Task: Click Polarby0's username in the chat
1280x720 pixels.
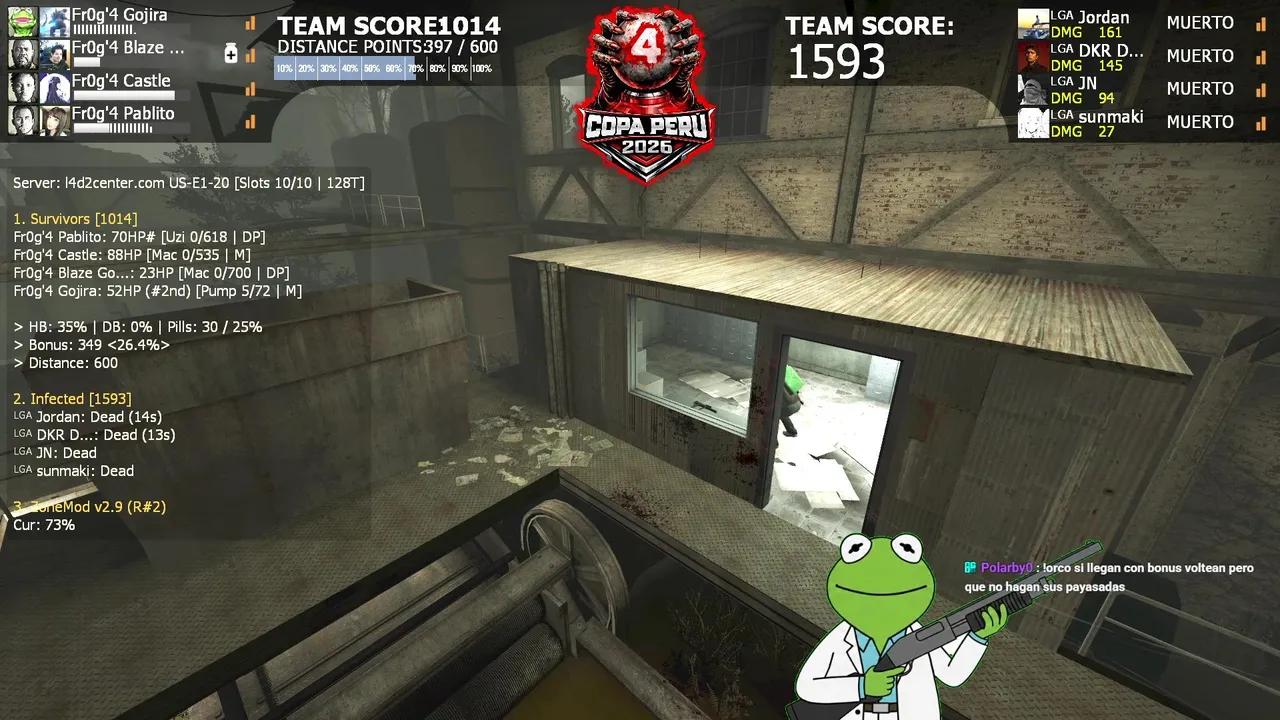Action: [1006, 567]
